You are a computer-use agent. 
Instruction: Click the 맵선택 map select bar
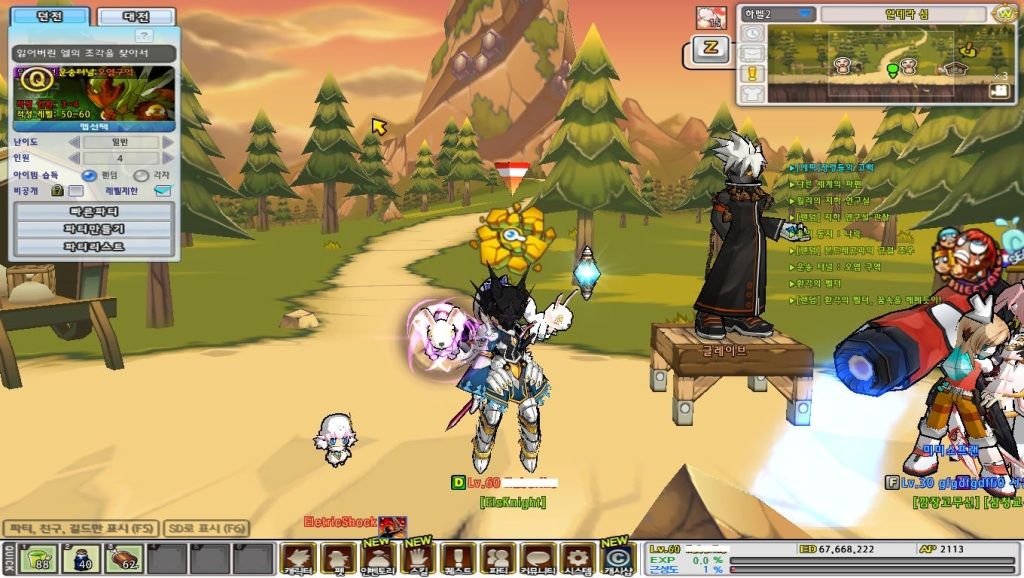coord(94,127)
